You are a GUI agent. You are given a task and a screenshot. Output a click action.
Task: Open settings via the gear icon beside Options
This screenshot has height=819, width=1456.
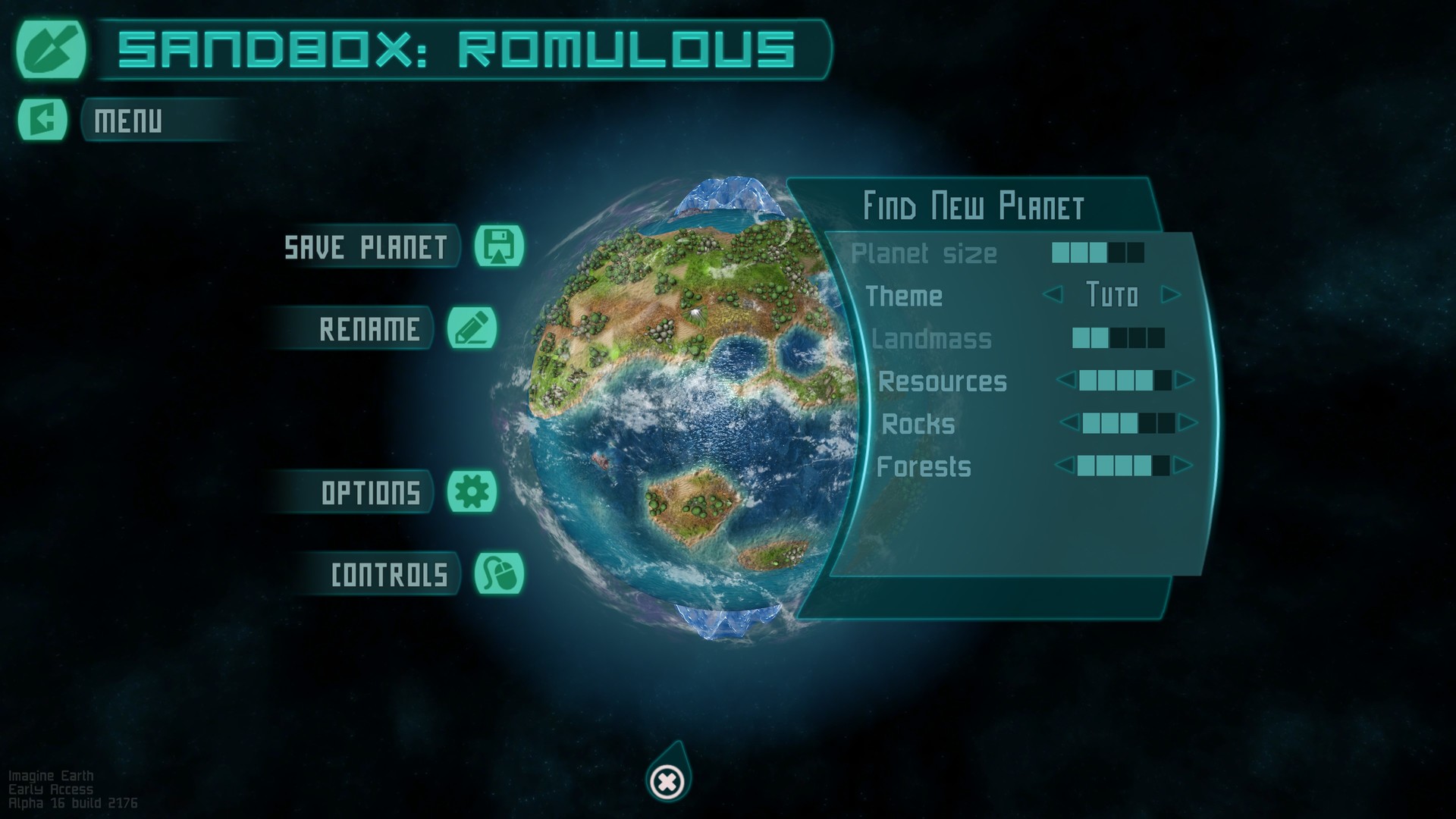point(472,492)
